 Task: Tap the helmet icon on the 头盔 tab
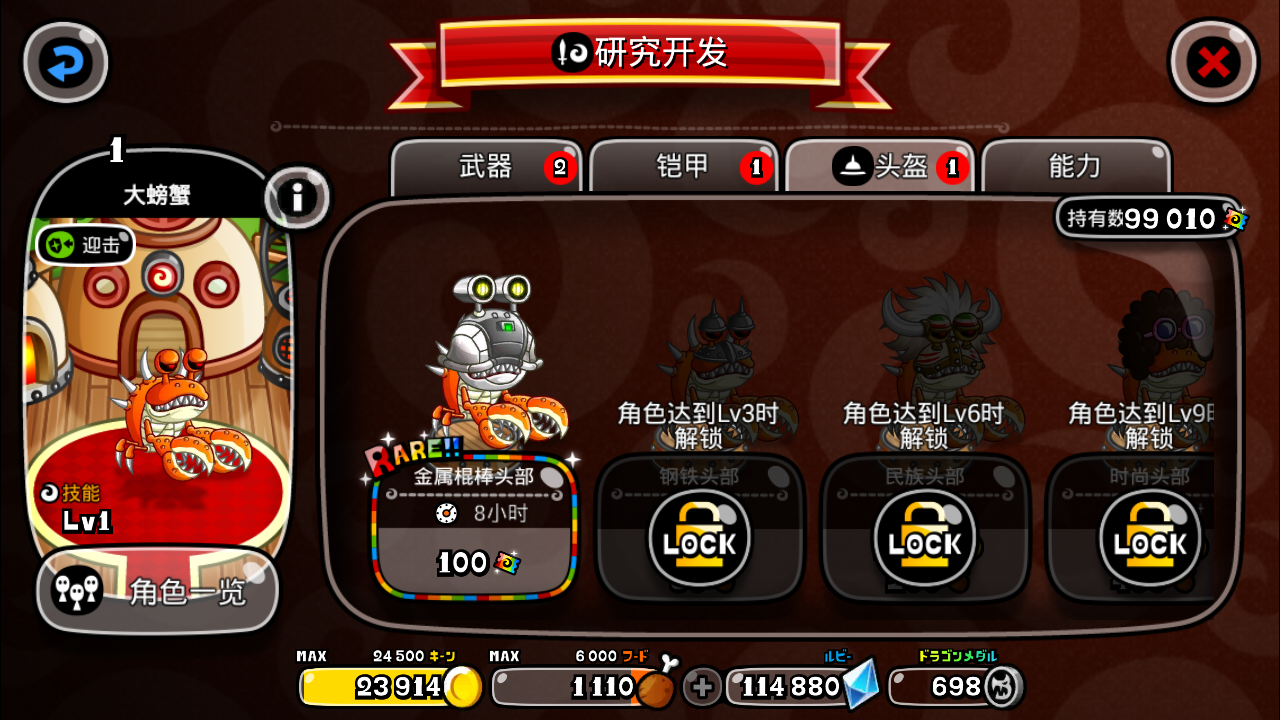click(x=851, y=166)
